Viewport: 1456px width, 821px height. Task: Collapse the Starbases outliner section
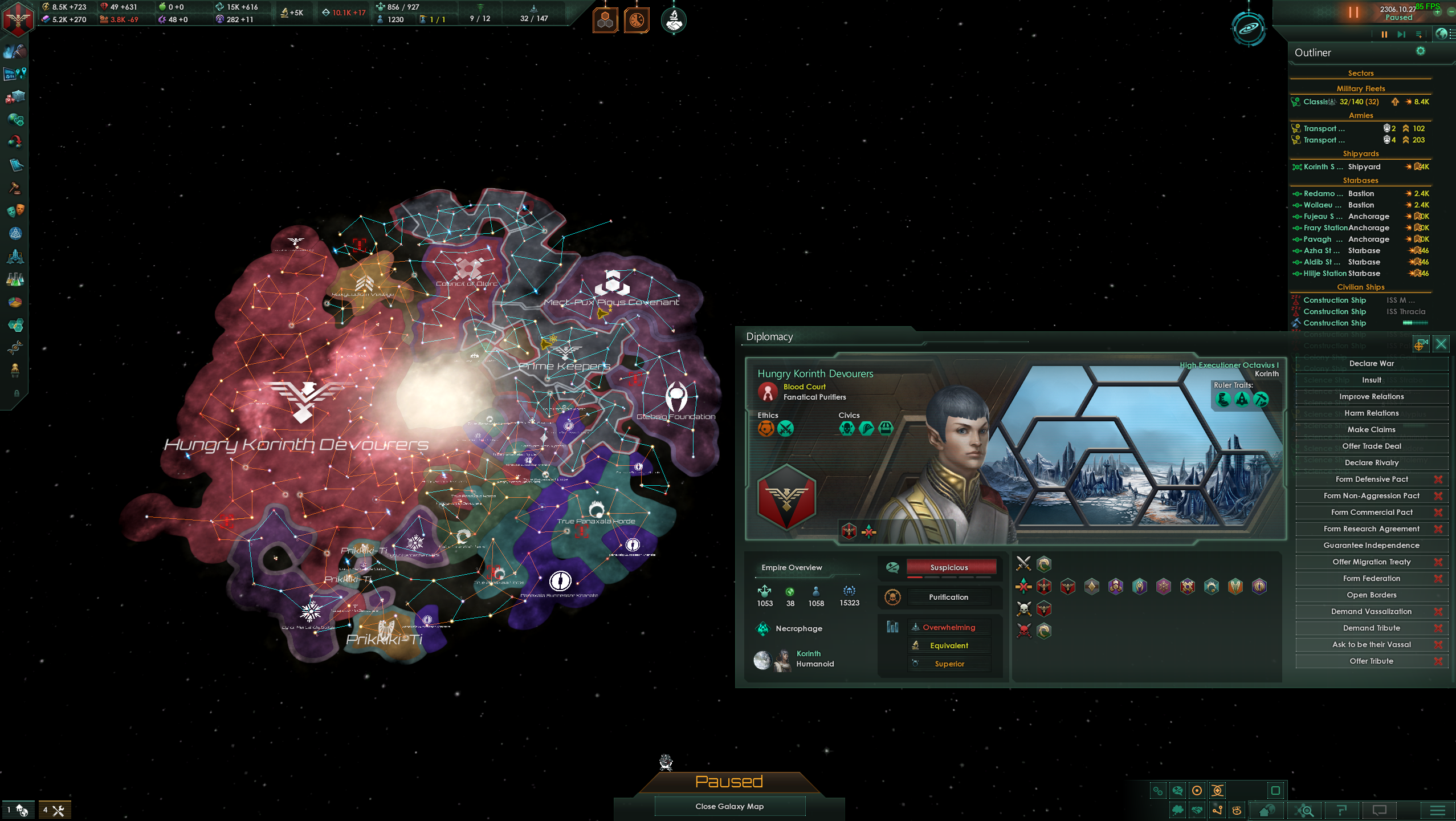tap(1360, 181)
